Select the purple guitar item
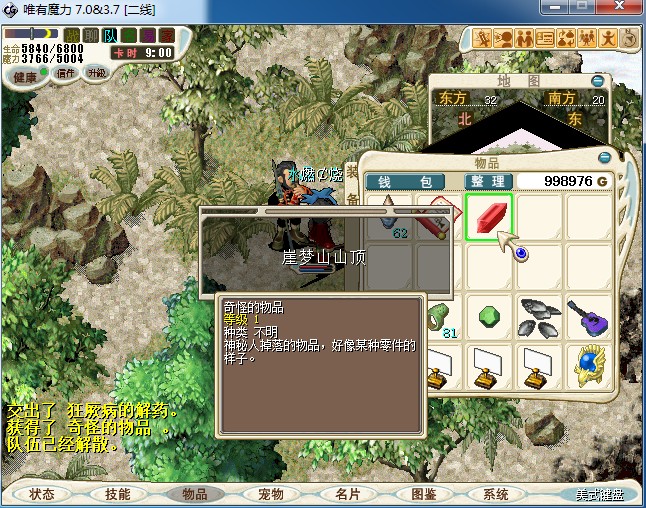The width and height of the screenshot is (646, 508). 589,316
